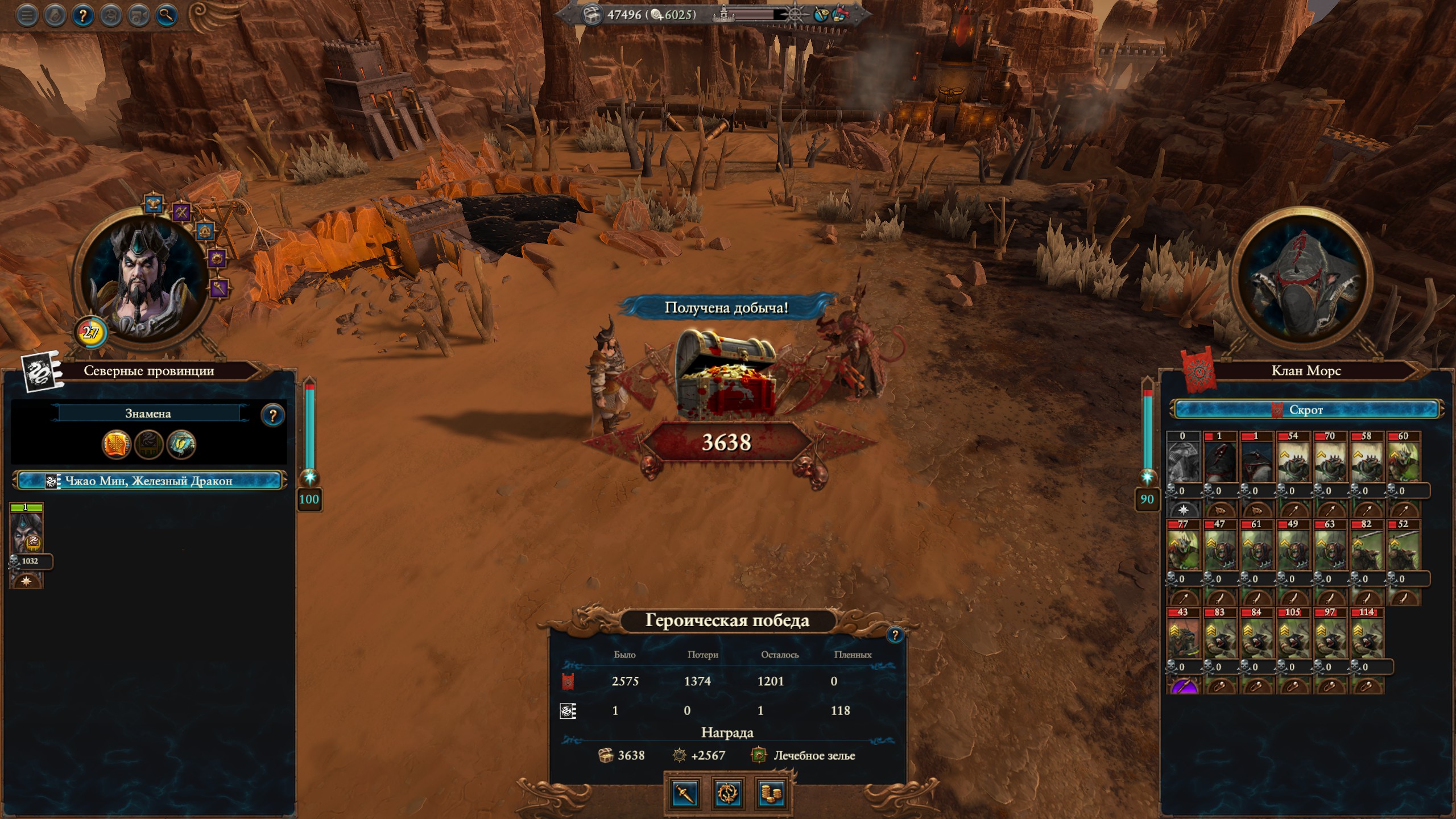The width and height of the screenshot is (1456, 819).
Task: Click the sword-and-eye icon in top bar
Action: pos(820,15)
